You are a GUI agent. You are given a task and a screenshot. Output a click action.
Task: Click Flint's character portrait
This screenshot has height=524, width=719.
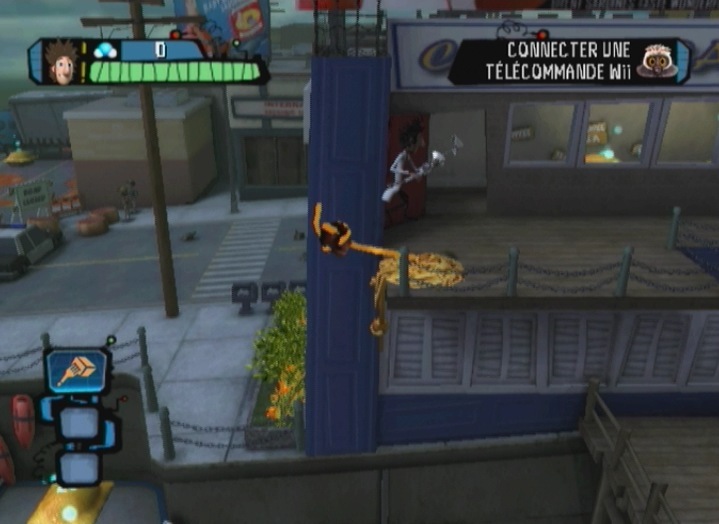pyautogui.click(x=62, y=62)
